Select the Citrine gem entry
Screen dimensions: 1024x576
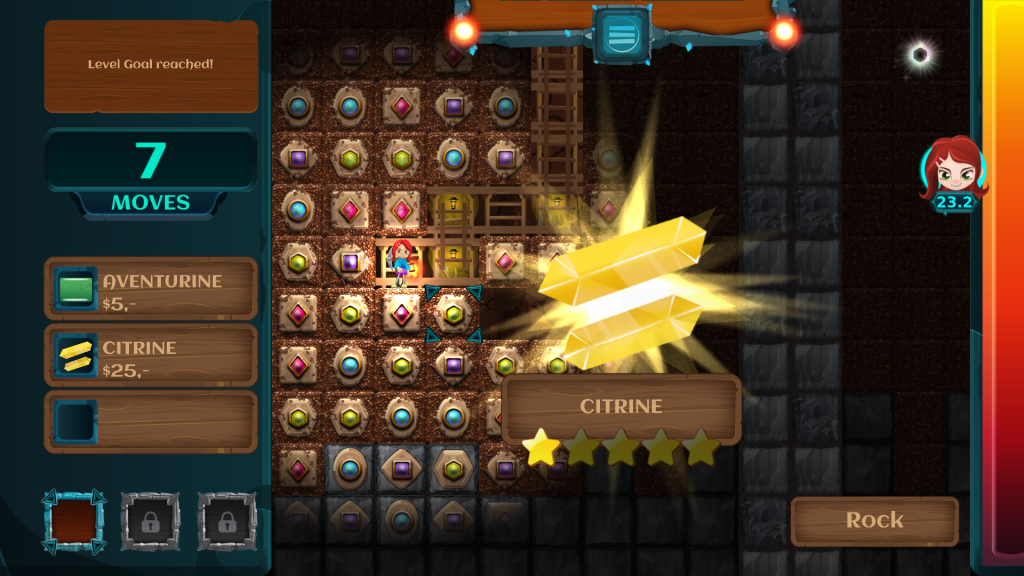(151, 355)
